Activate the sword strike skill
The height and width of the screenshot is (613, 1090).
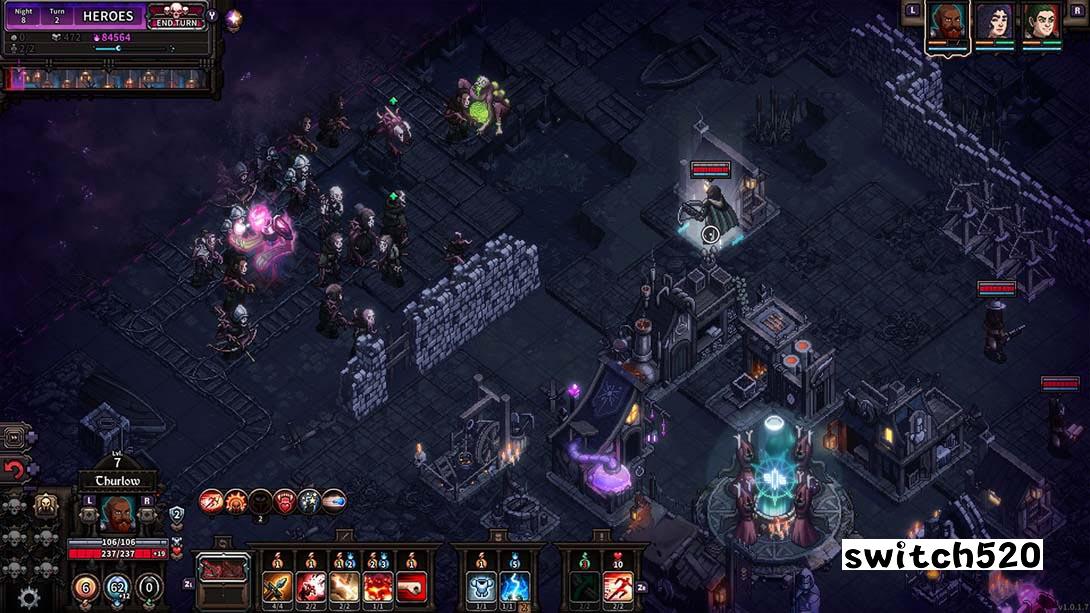(278, 584)
